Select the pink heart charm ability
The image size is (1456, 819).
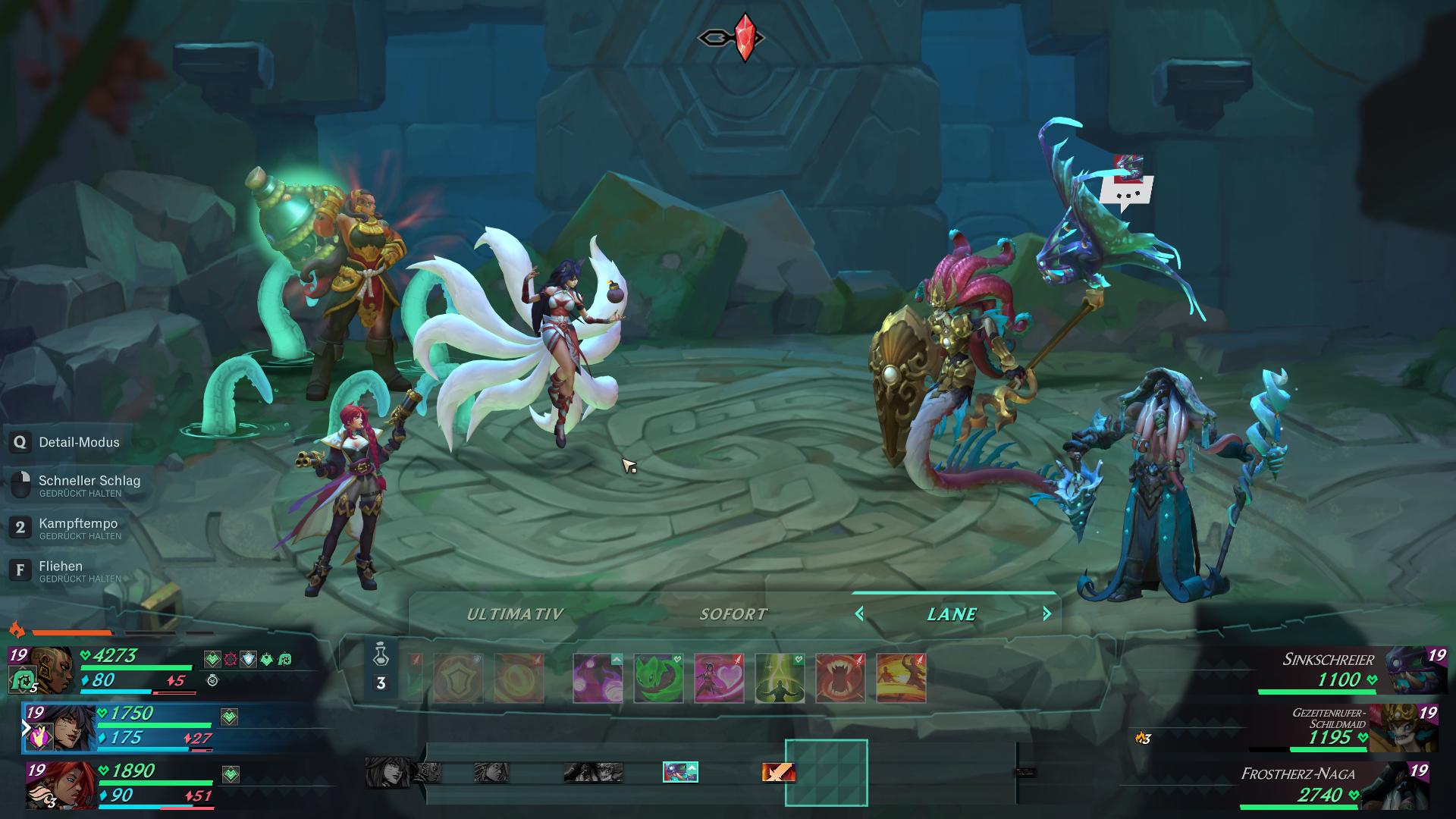pyautogui.click(x=717, y=677)
